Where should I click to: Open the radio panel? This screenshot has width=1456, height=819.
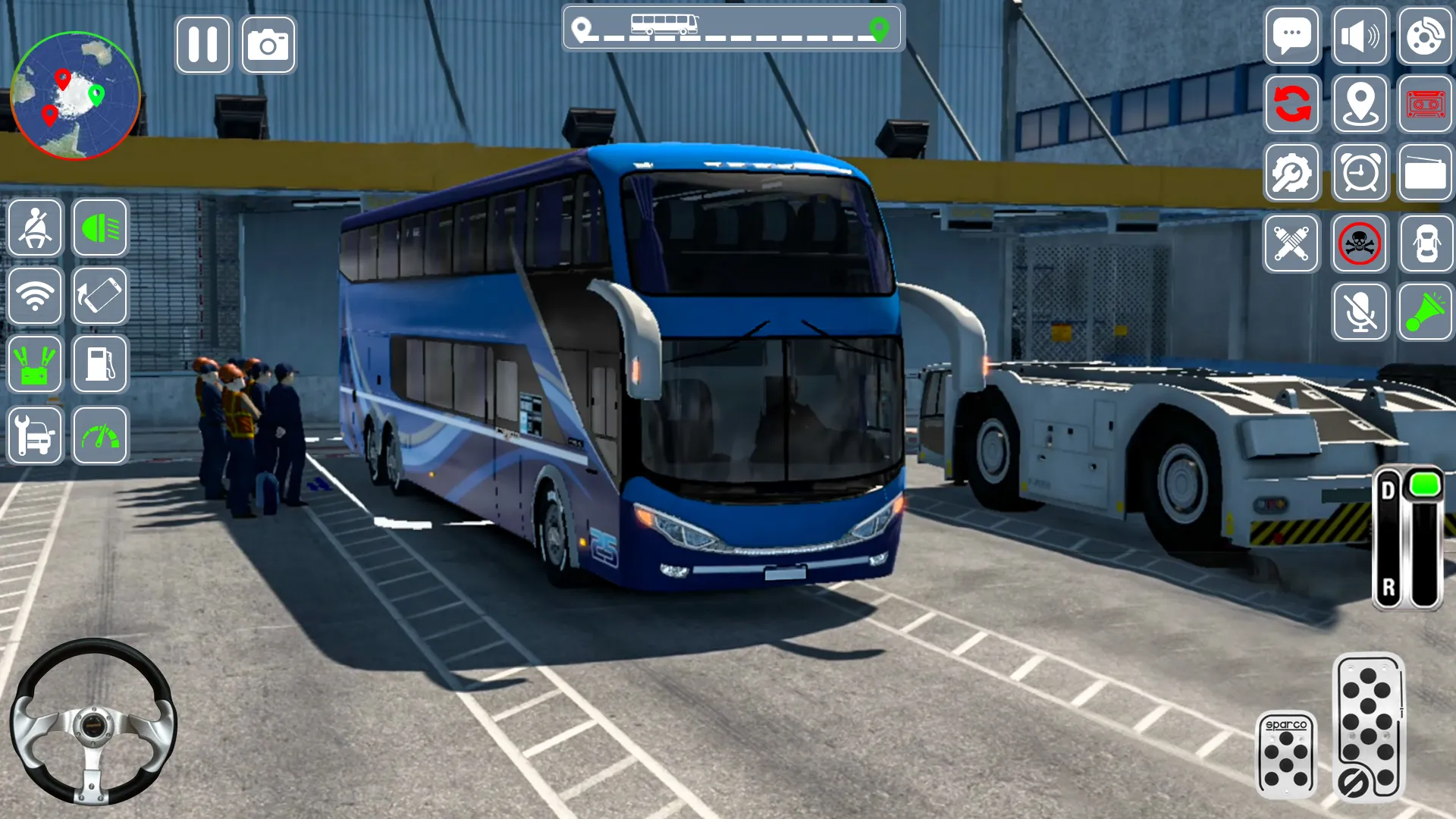click(1426, 173)
